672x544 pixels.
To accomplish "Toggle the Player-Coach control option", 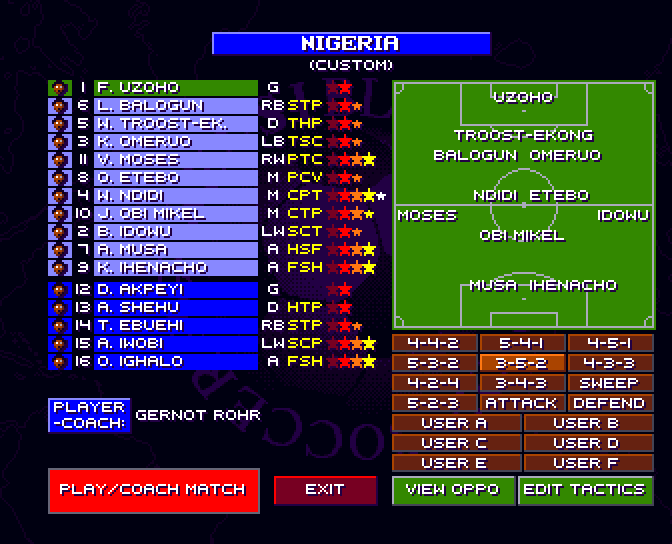I will tap(89, 415).
